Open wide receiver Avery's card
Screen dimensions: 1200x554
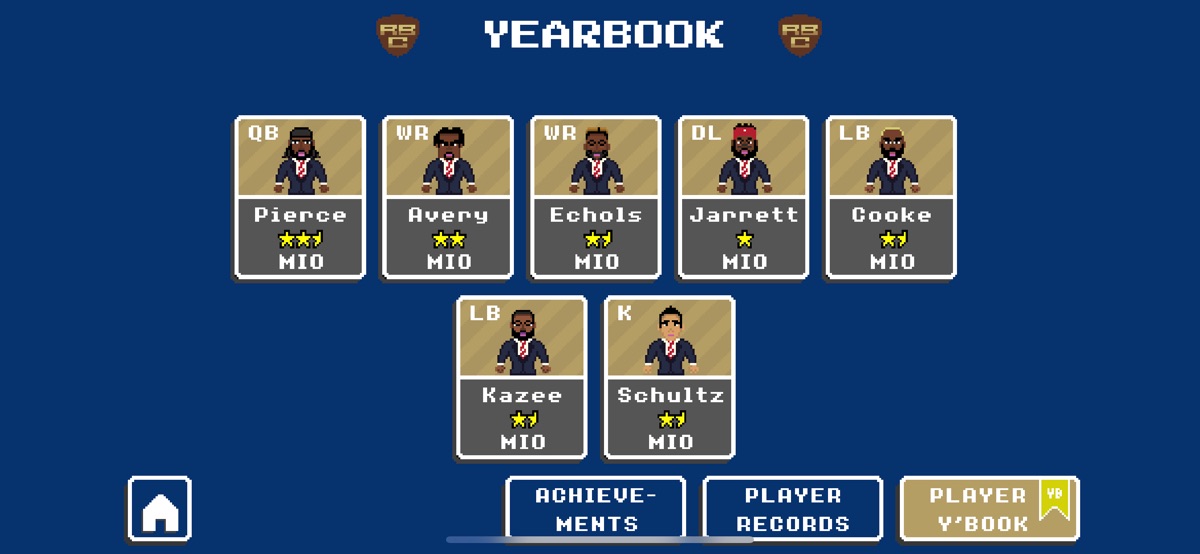448,197
